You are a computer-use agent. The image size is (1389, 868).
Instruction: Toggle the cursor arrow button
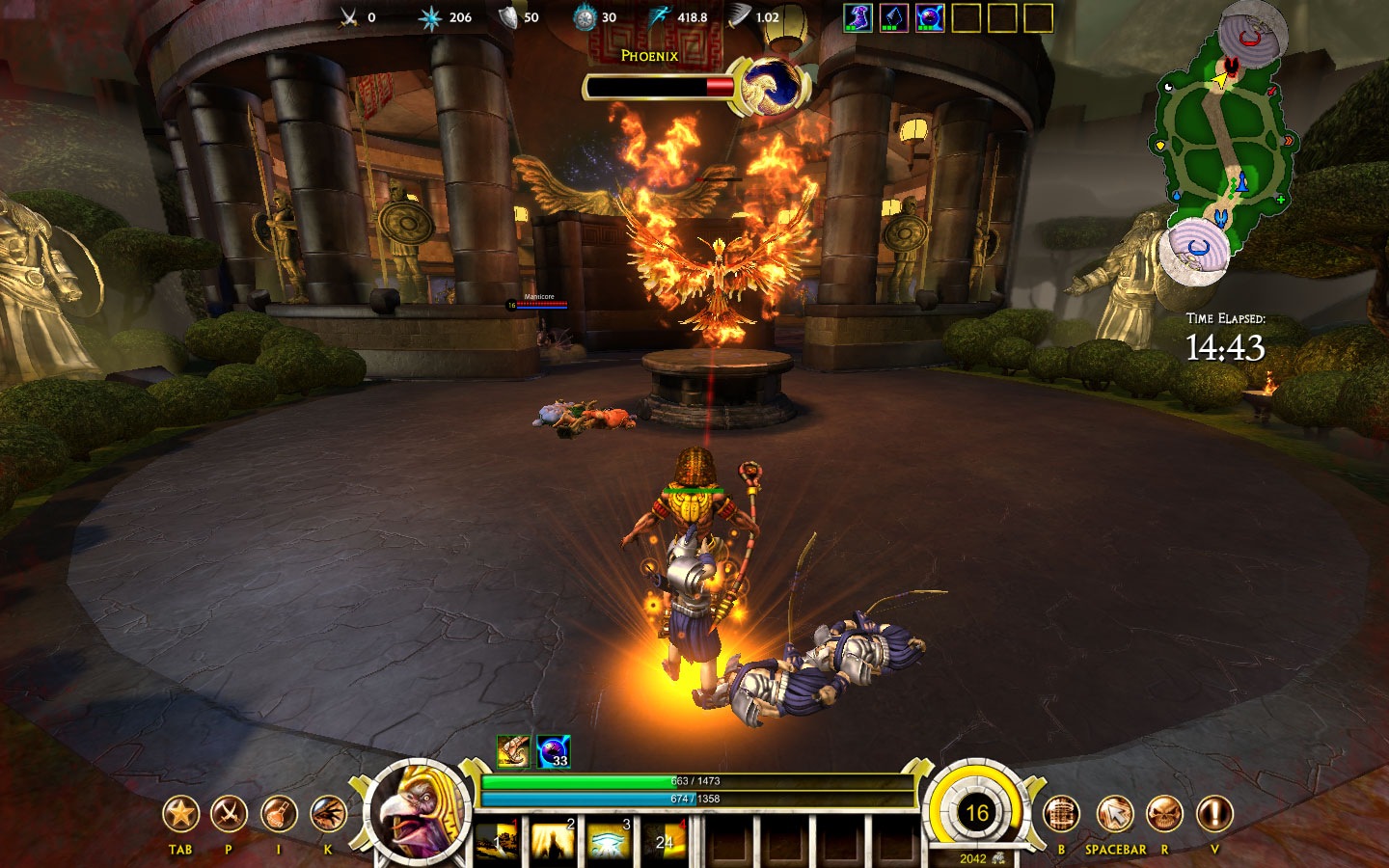1114,815
